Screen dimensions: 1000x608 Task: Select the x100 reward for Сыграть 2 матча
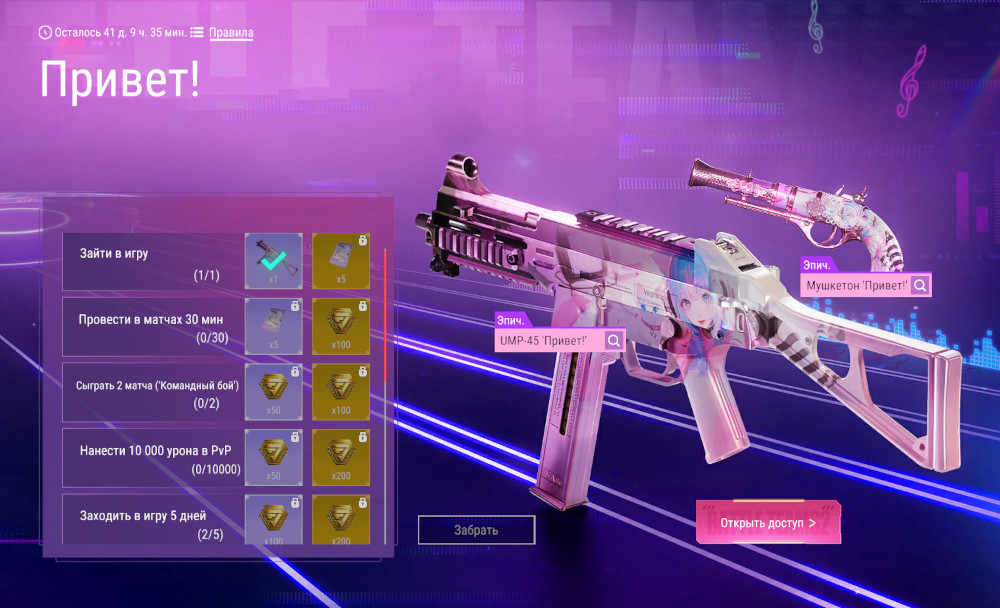[x=341, y=391]
